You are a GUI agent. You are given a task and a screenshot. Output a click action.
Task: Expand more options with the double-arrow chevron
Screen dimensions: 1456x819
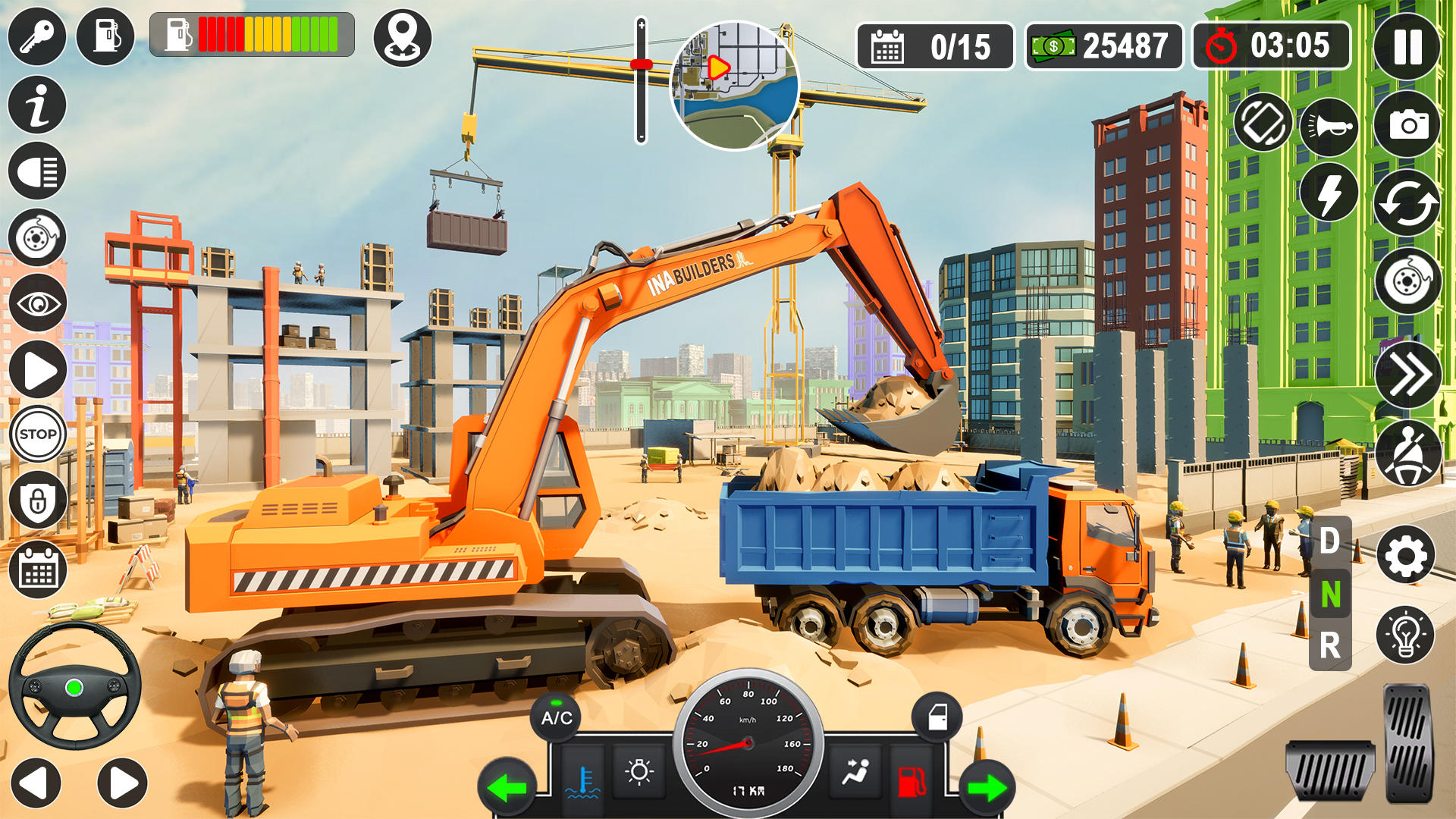pos(1406,374)
